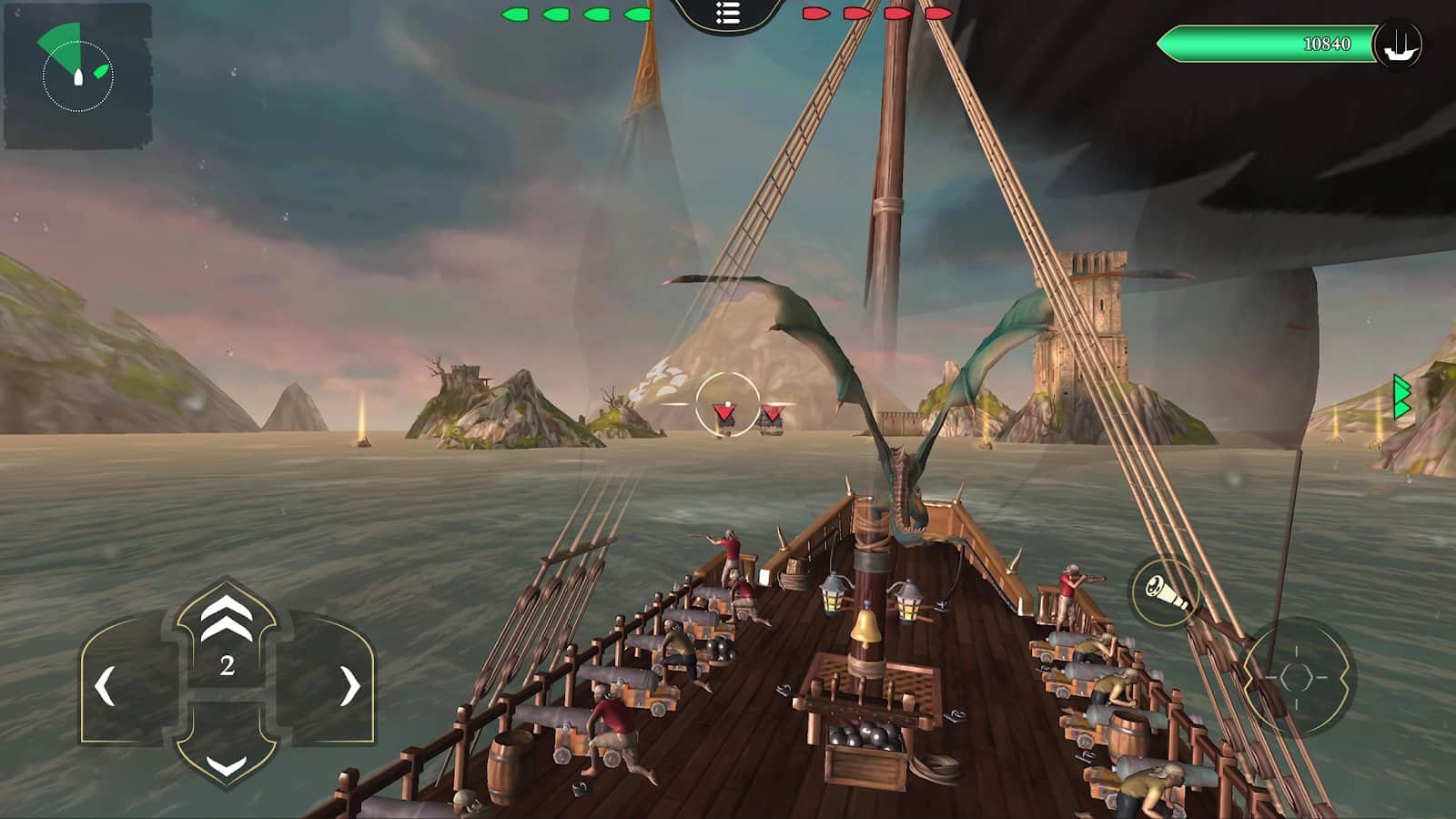This screenshot has width=1456, height=819.
Task: Increase sail speed with the double up chevron
Action: click(x=227, y=617)
